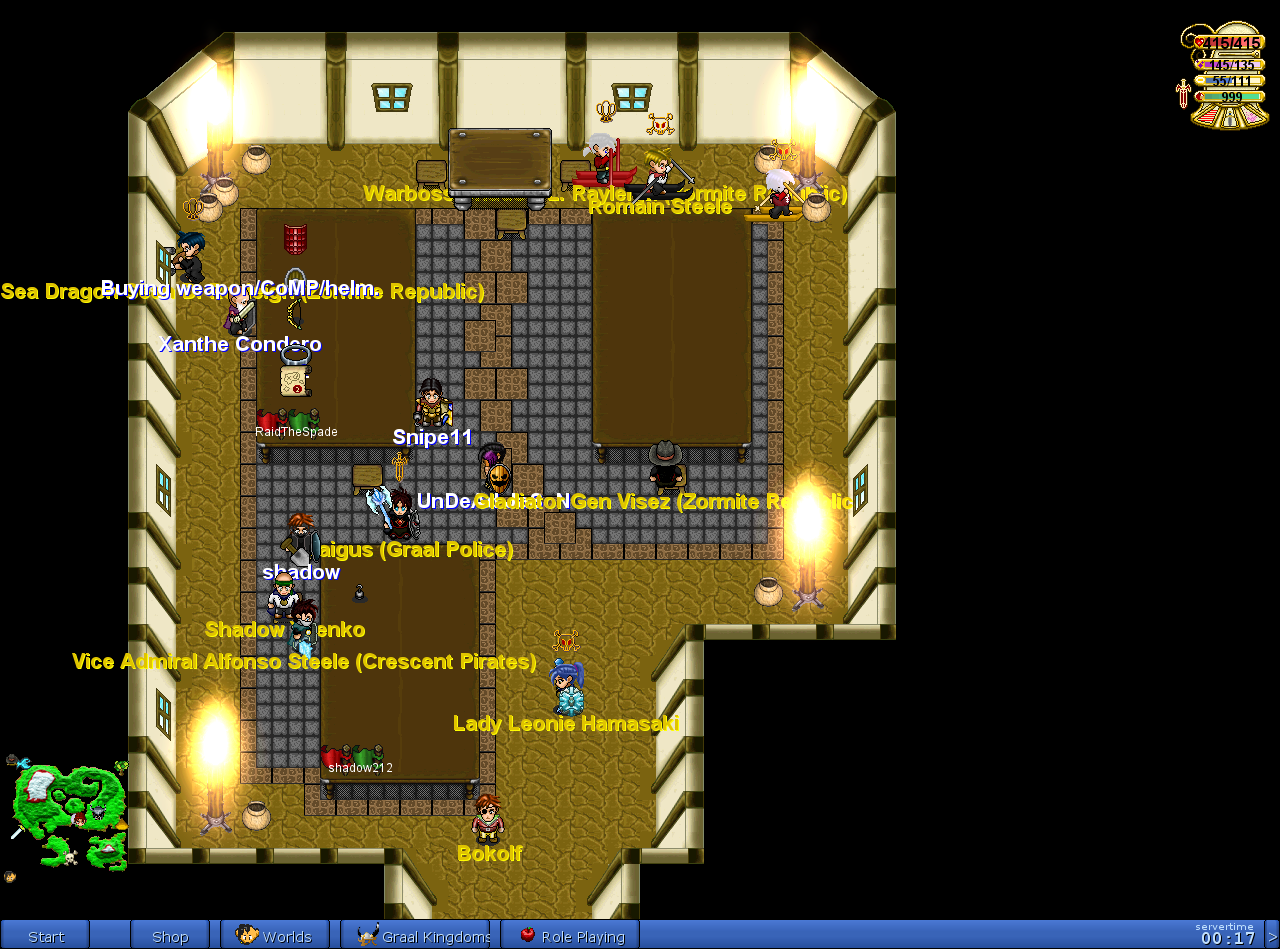This screenshot has width=1280, height=949.
Task: Choose the Role Playing taskbar entry
Action: (x=570, y=936)
